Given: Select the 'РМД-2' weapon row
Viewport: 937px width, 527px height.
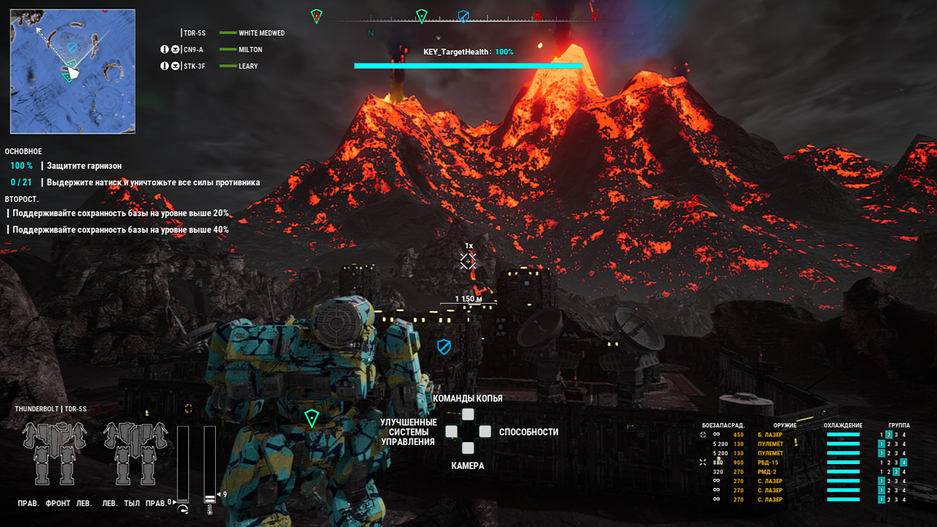Looking at the screenshot, I should click(x=769, y=472).
